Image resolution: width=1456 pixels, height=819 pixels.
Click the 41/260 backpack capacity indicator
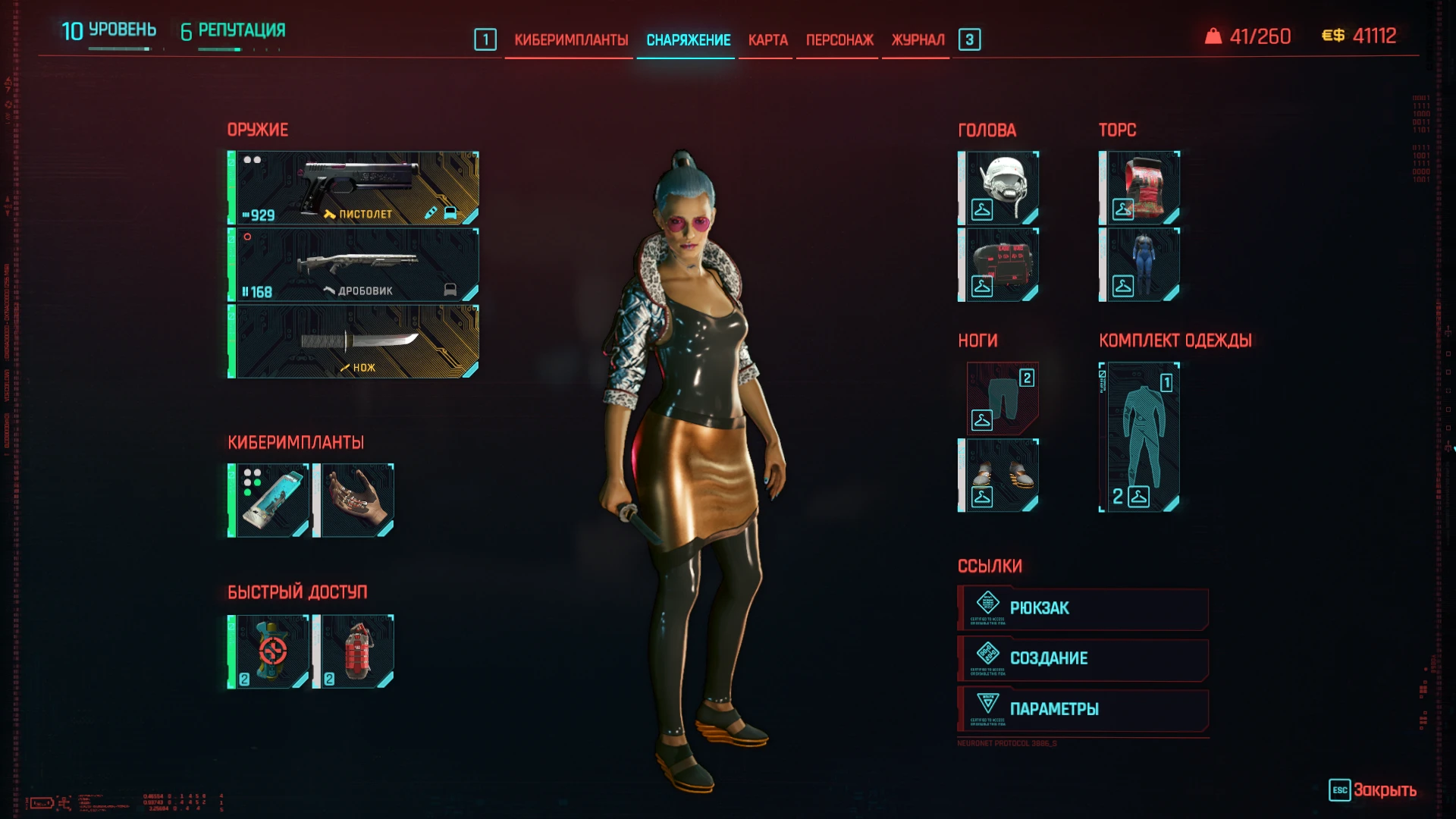coord(1249,35)
